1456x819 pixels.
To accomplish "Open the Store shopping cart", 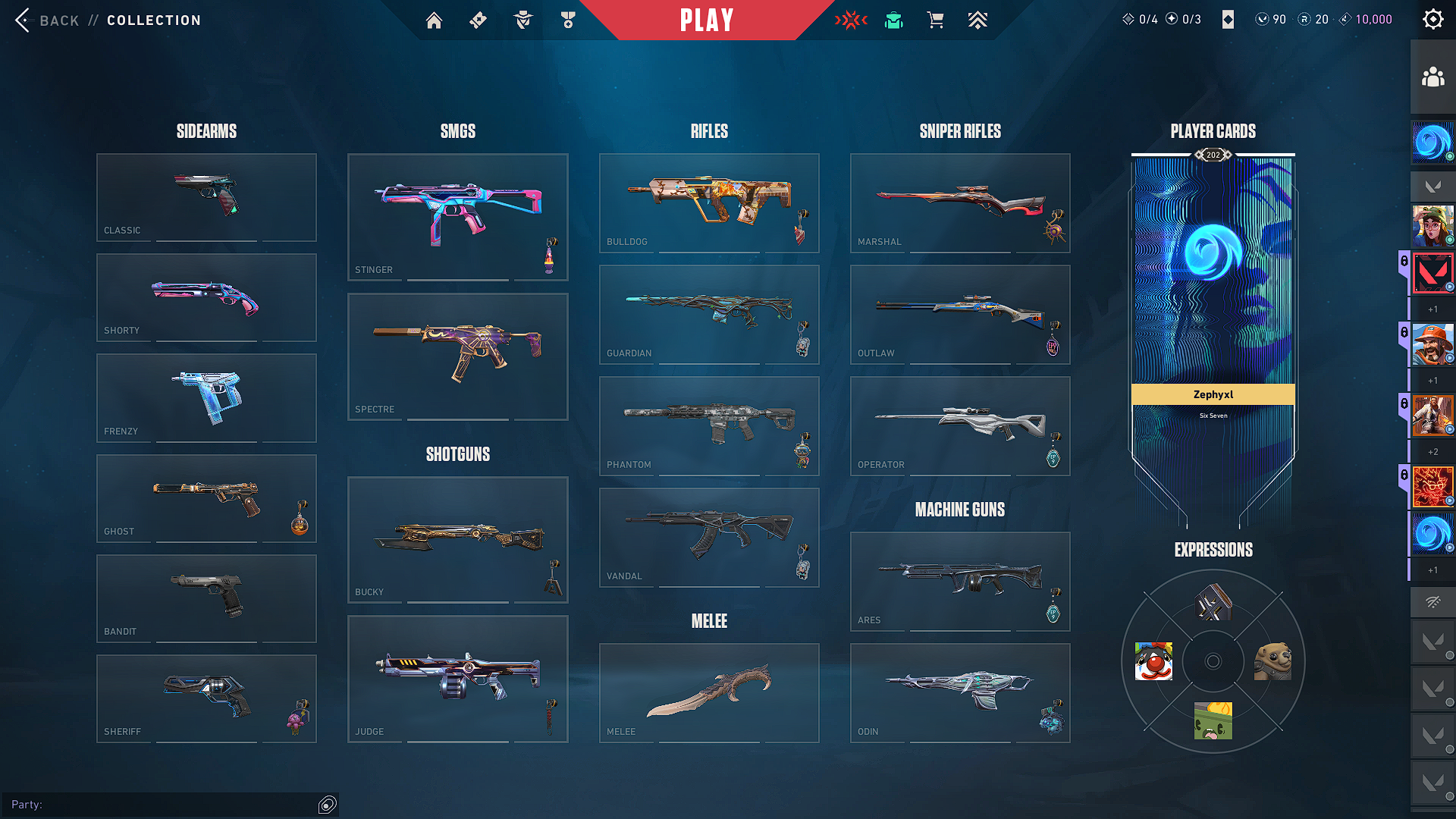I will tap(936, 20).
